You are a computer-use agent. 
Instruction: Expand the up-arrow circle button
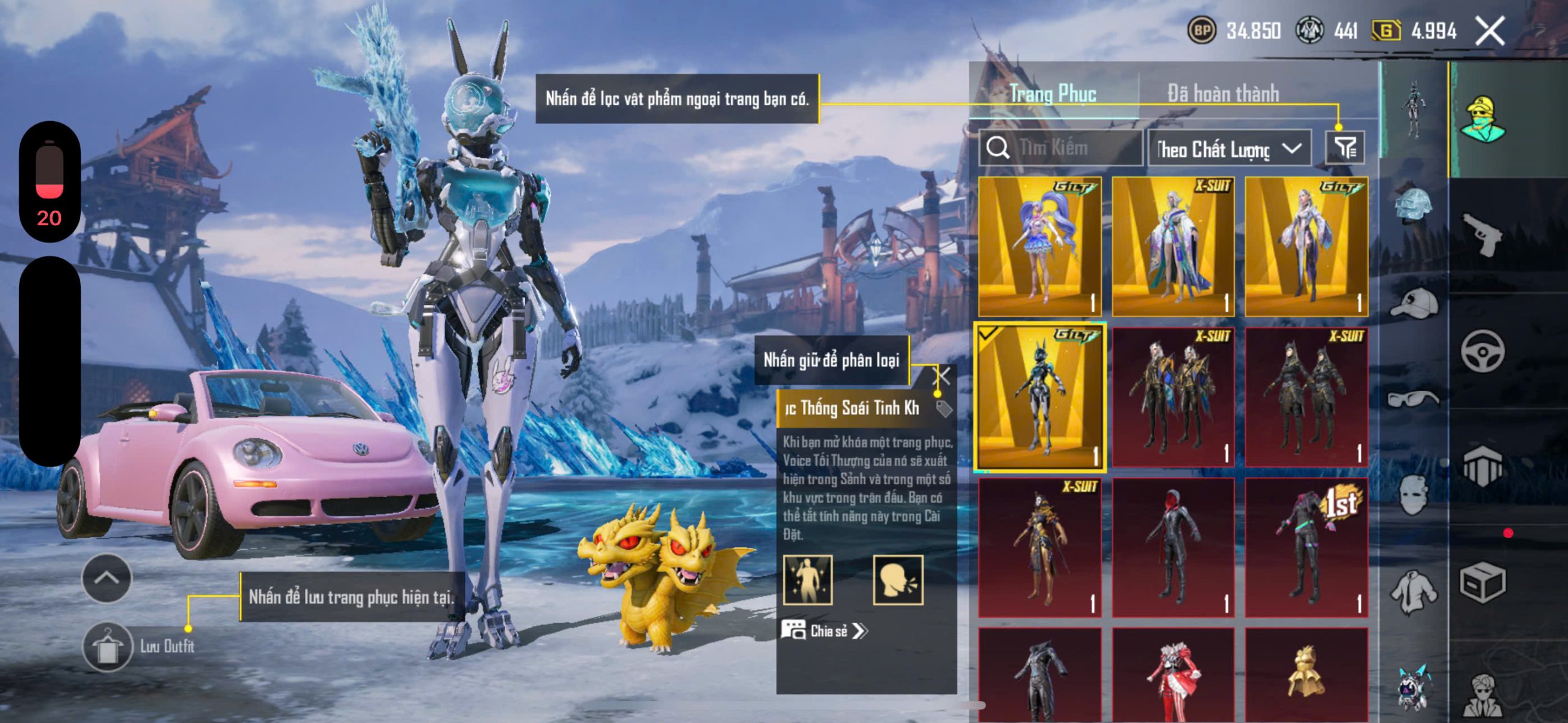point(107,578)
